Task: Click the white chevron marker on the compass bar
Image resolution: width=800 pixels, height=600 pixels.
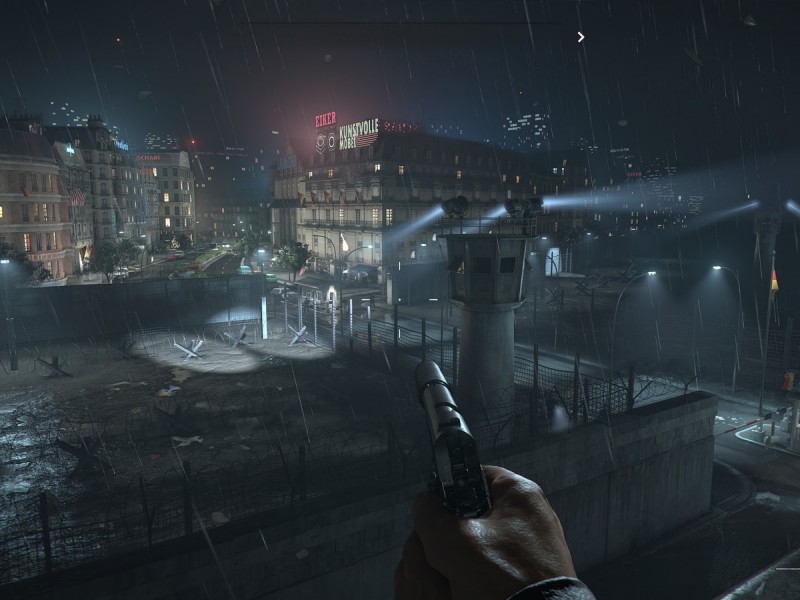Action: (581, 37)
